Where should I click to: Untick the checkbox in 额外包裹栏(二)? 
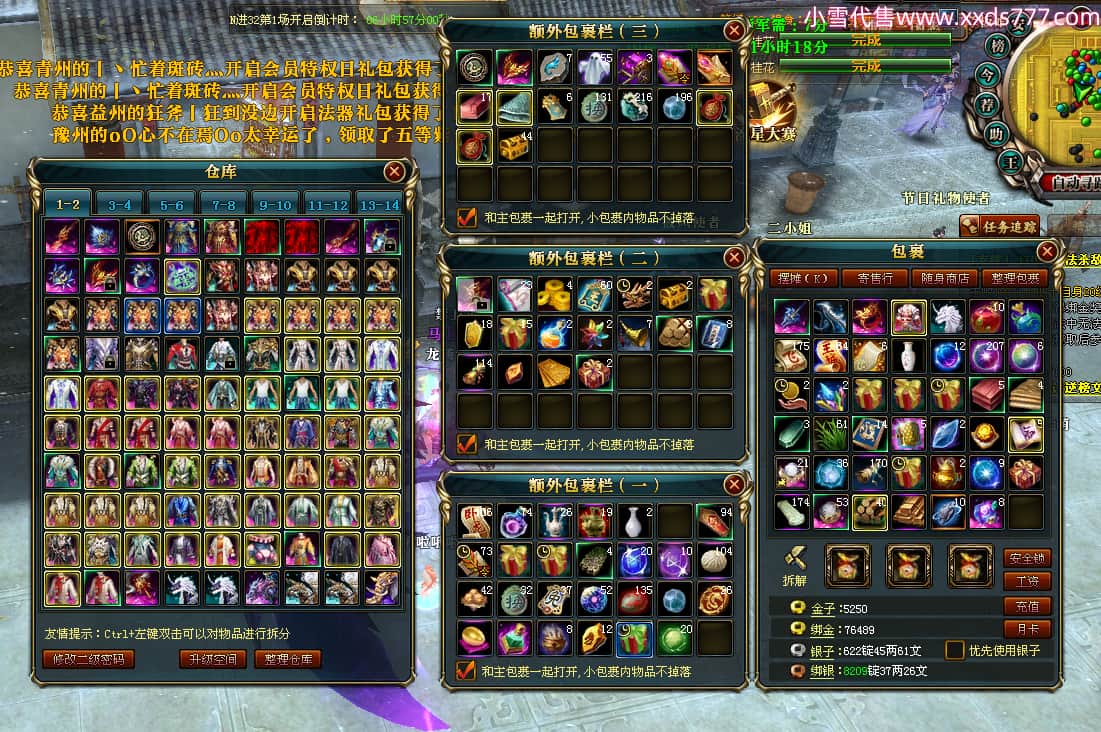pyautogui.click(x=466, y=443)
